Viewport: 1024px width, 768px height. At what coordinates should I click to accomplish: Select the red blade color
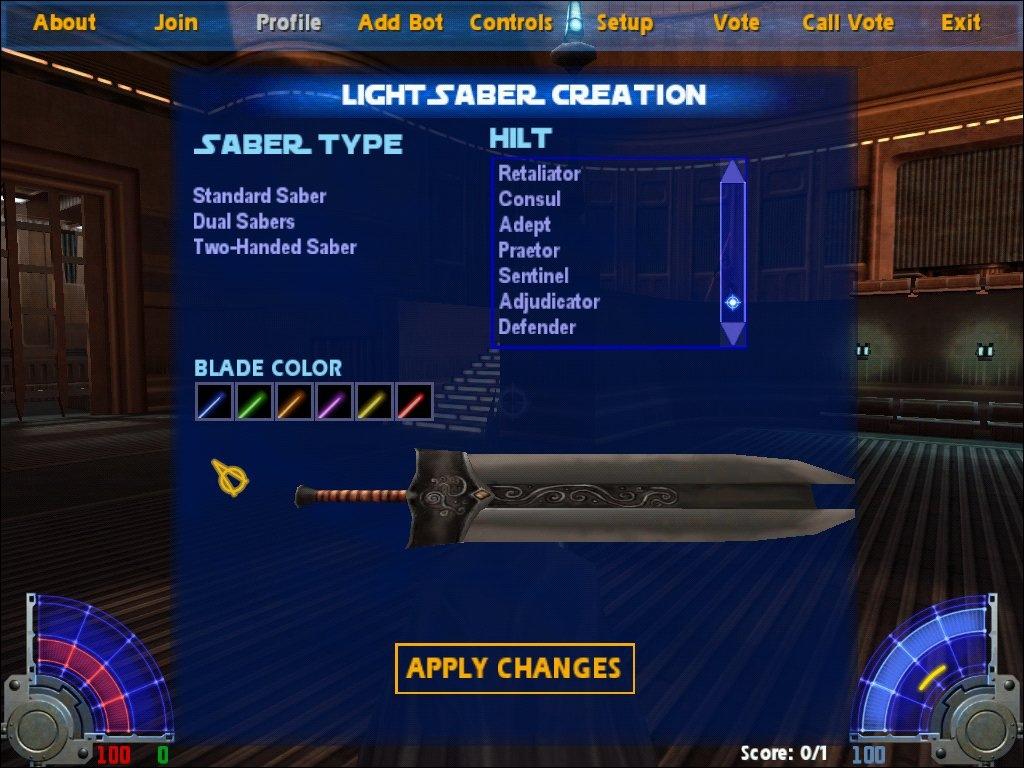point(414,402)
